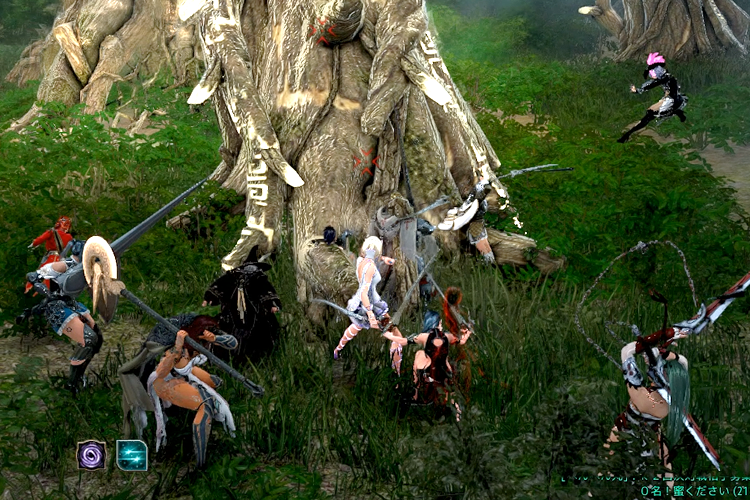Viewport: 750px width, 500px height.
Task: Select the teal sparkling streaks buff icon
Action: pos(132,455)
